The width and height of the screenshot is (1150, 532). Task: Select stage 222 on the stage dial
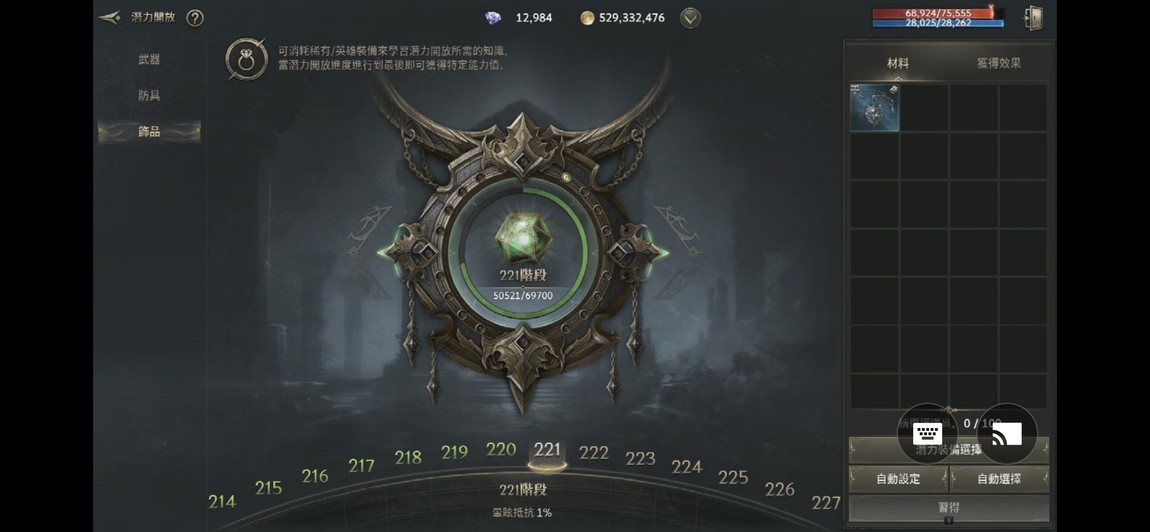(594, 453)
